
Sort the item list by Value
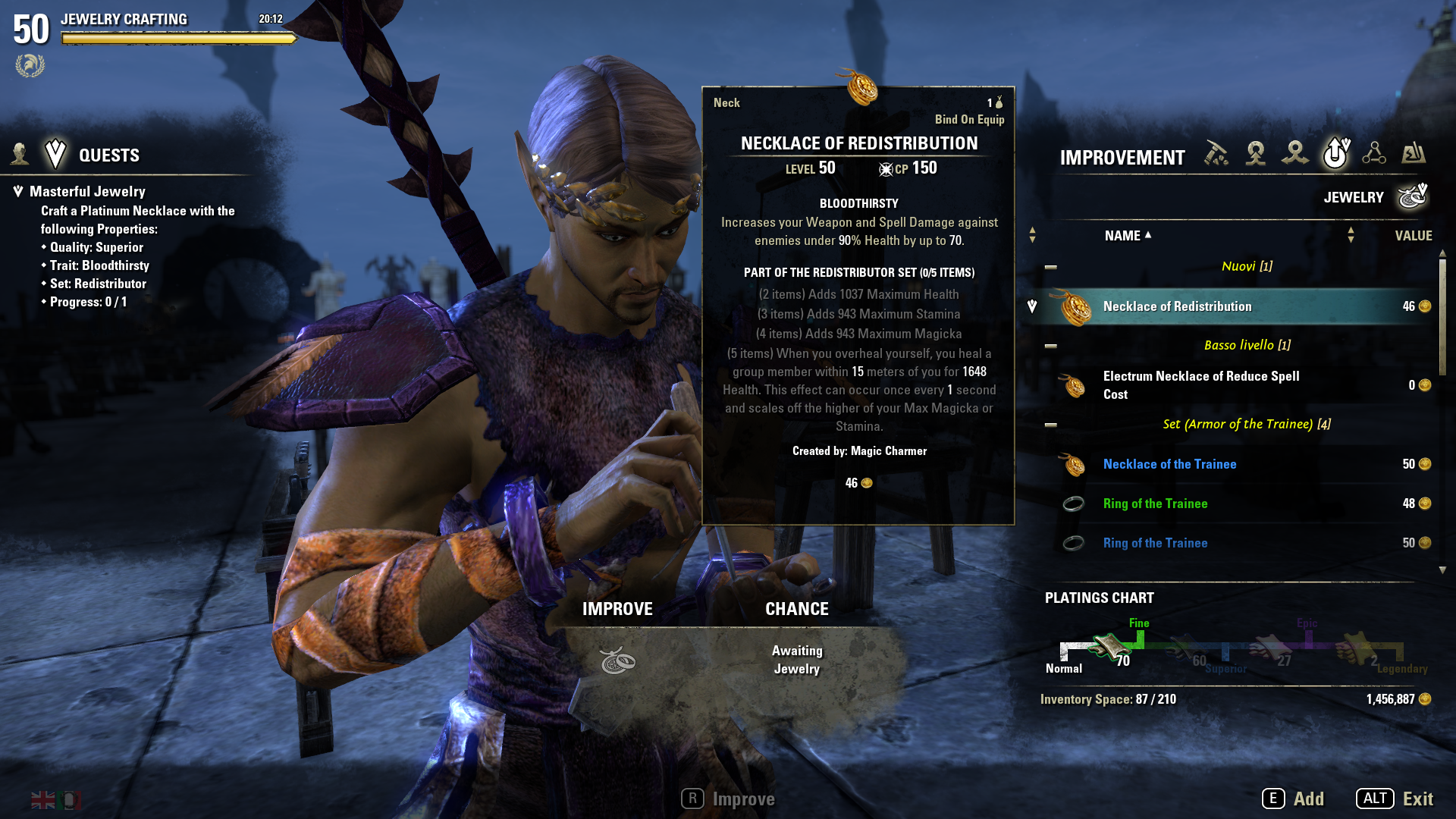(x=1413, y=236)
